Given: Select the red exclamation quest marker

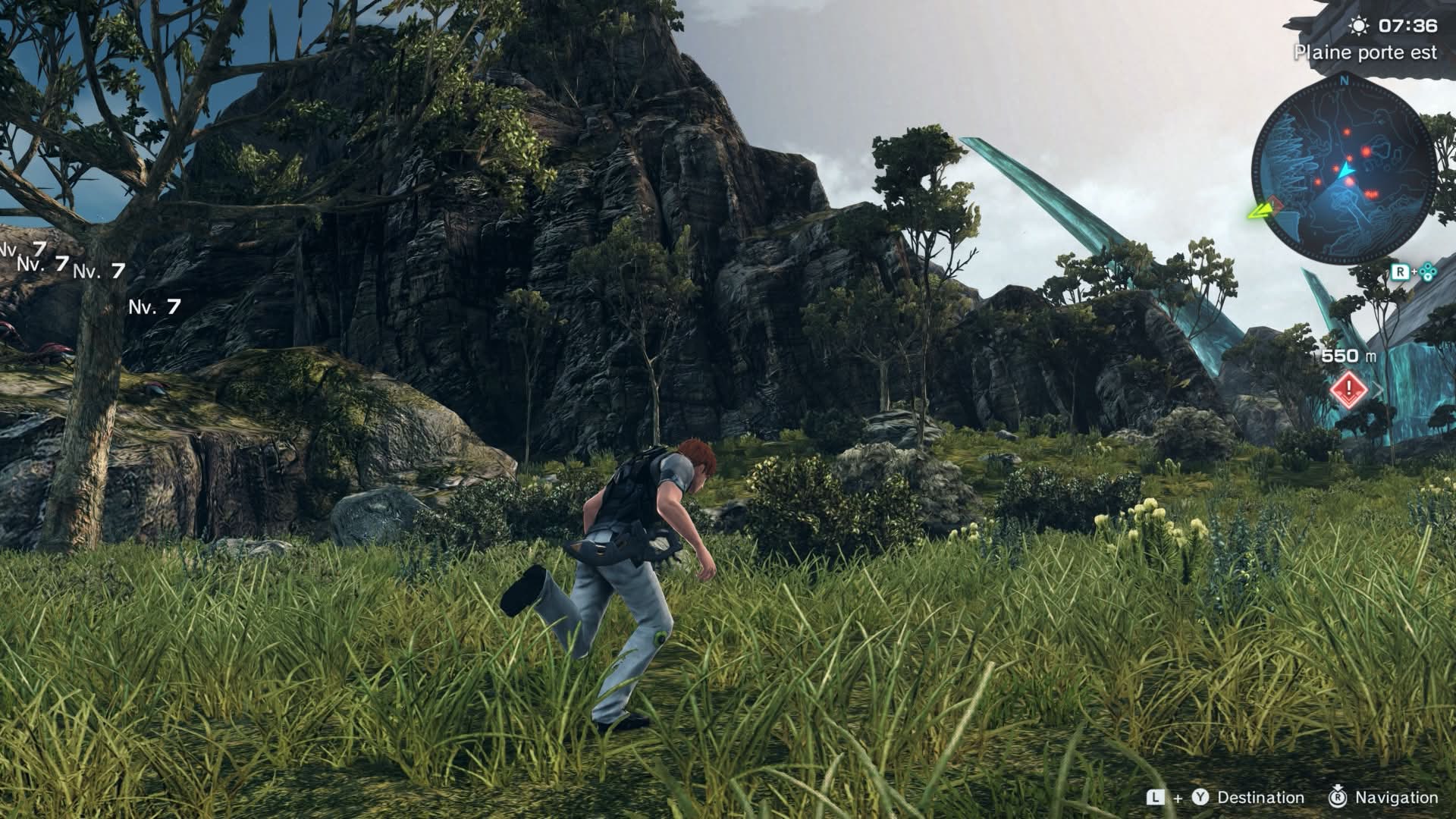Looking at the screenshot, I should (x=1348, y=391).
